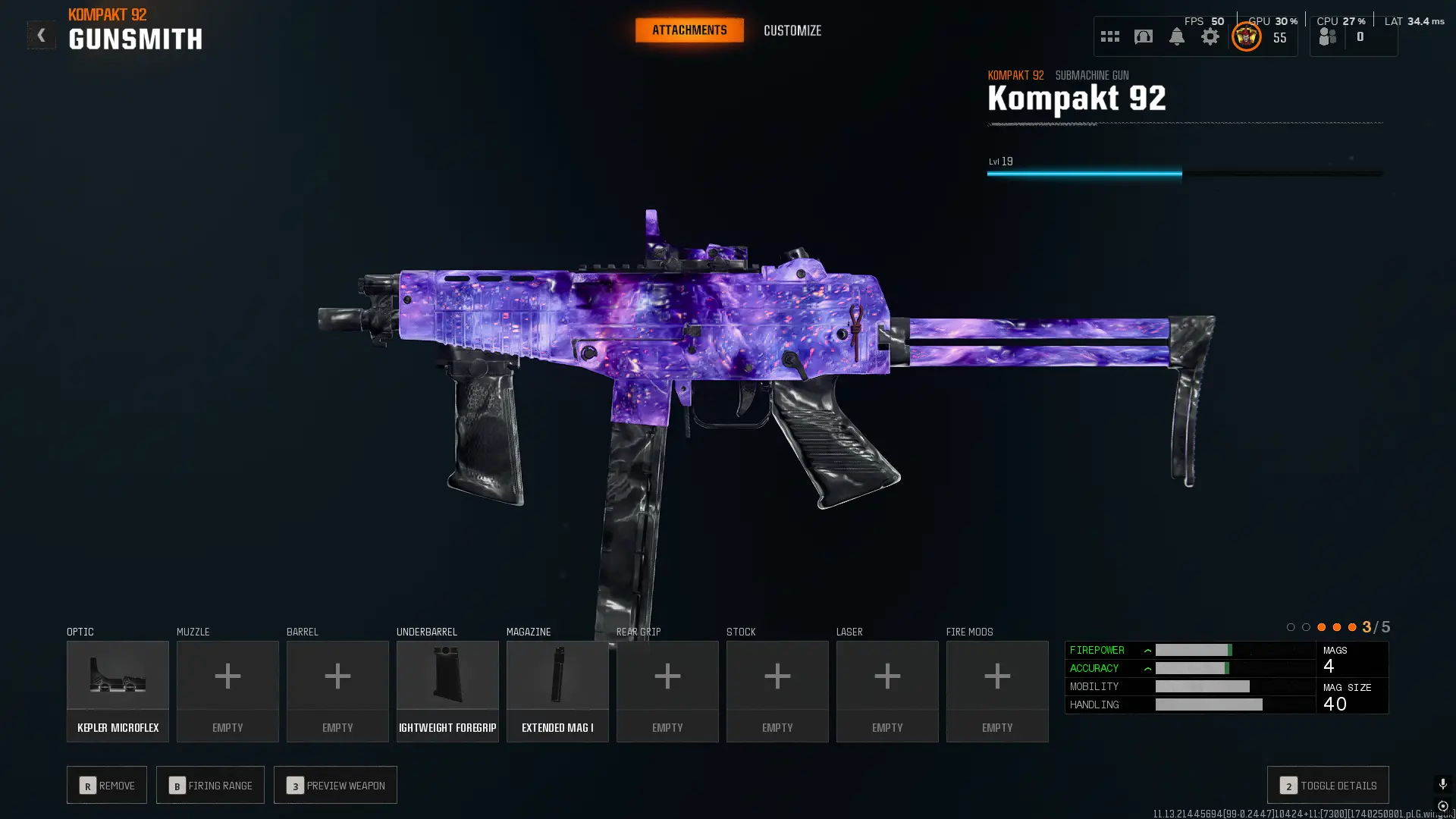Click the microphone icon bottom right

[x=1442, y=783]
